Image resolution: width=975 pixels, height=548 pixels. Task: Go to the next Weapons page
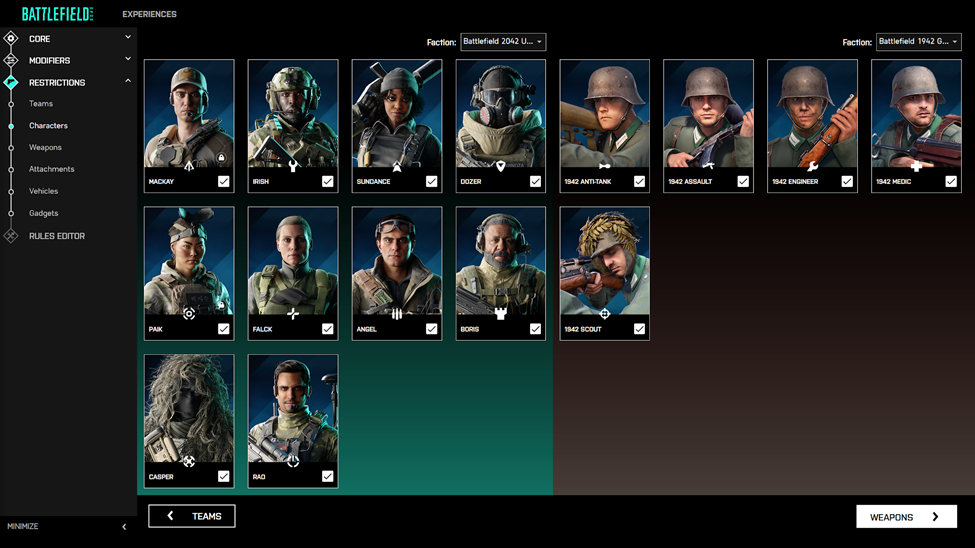point(906,517)
